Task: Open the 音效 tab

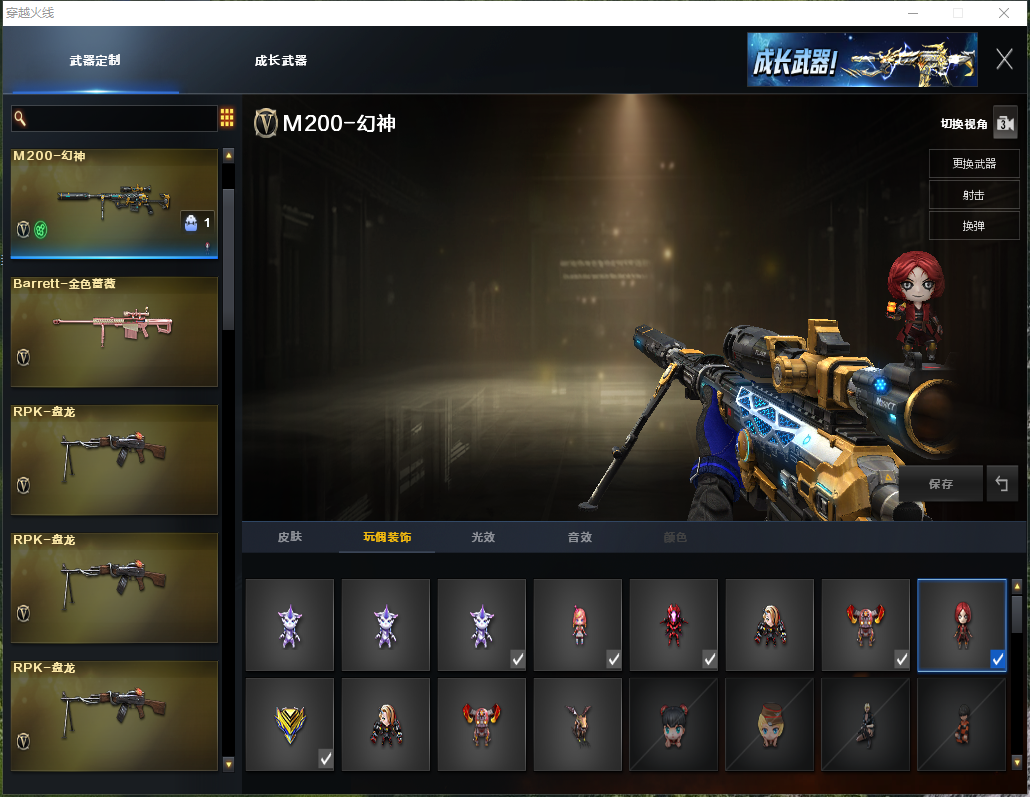Action: [580, 537]
